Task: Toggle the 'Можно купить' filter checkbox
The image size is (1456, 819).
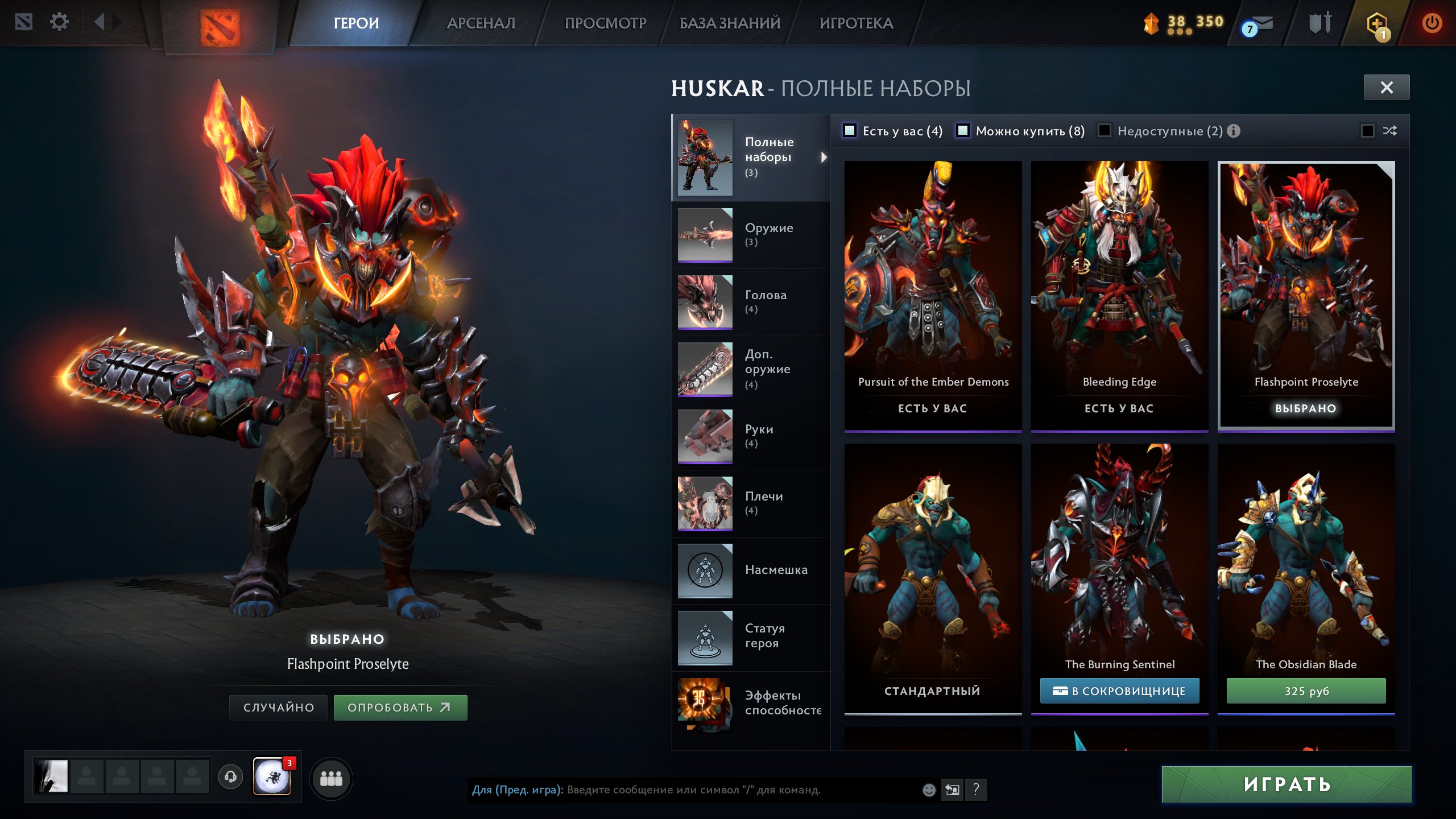Action: pos(963,131)
